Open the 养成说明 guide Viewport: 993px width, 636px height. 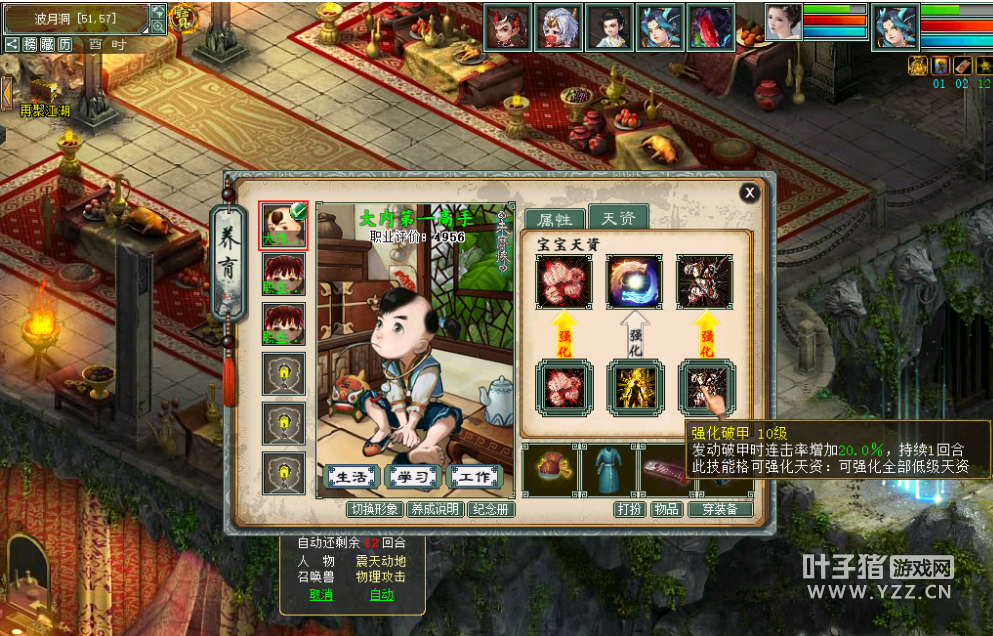[436, 509]
